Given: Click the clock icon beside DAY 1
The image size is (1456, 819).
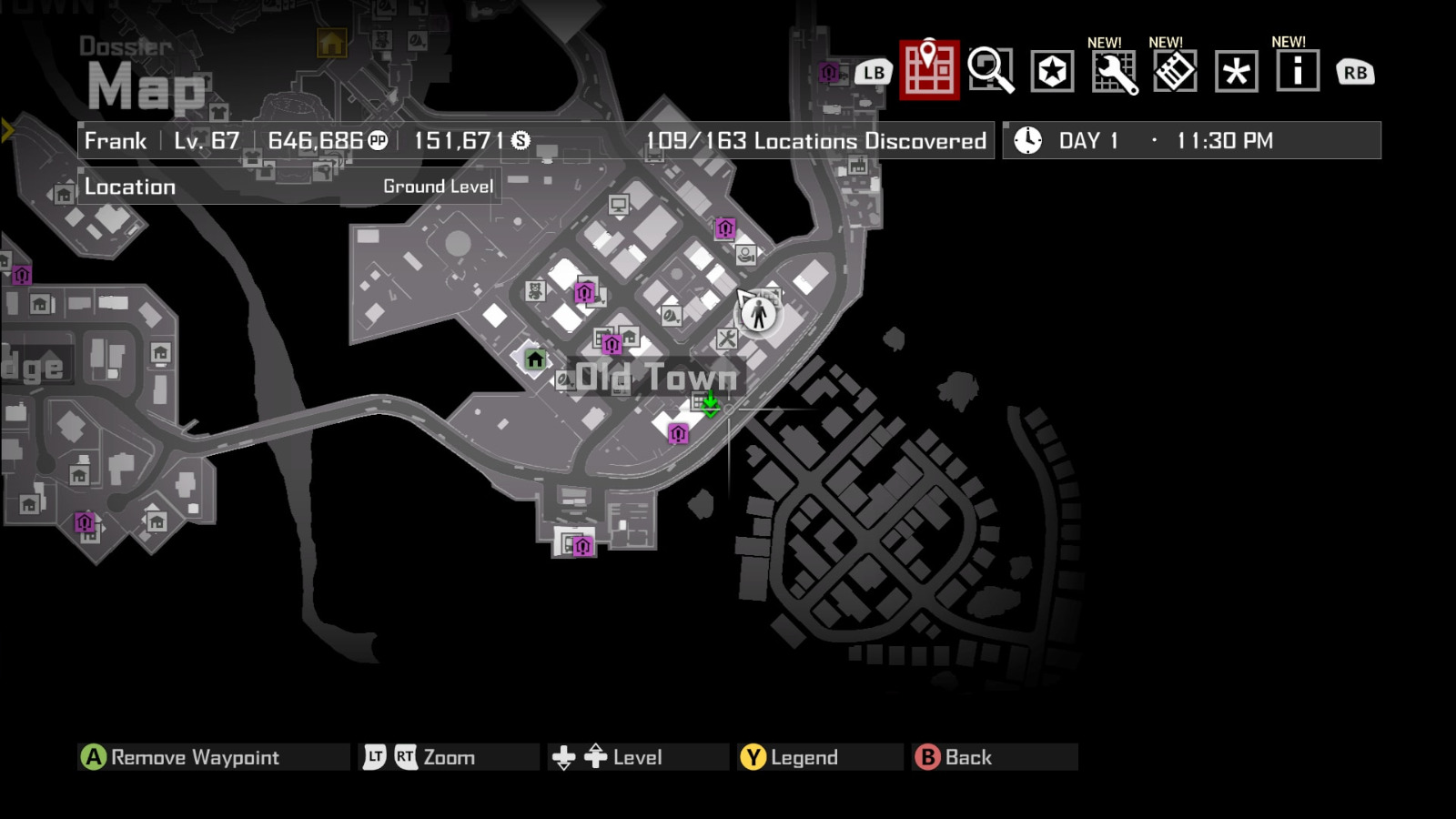Looking at the screenshot, I should coord(1027,140).
